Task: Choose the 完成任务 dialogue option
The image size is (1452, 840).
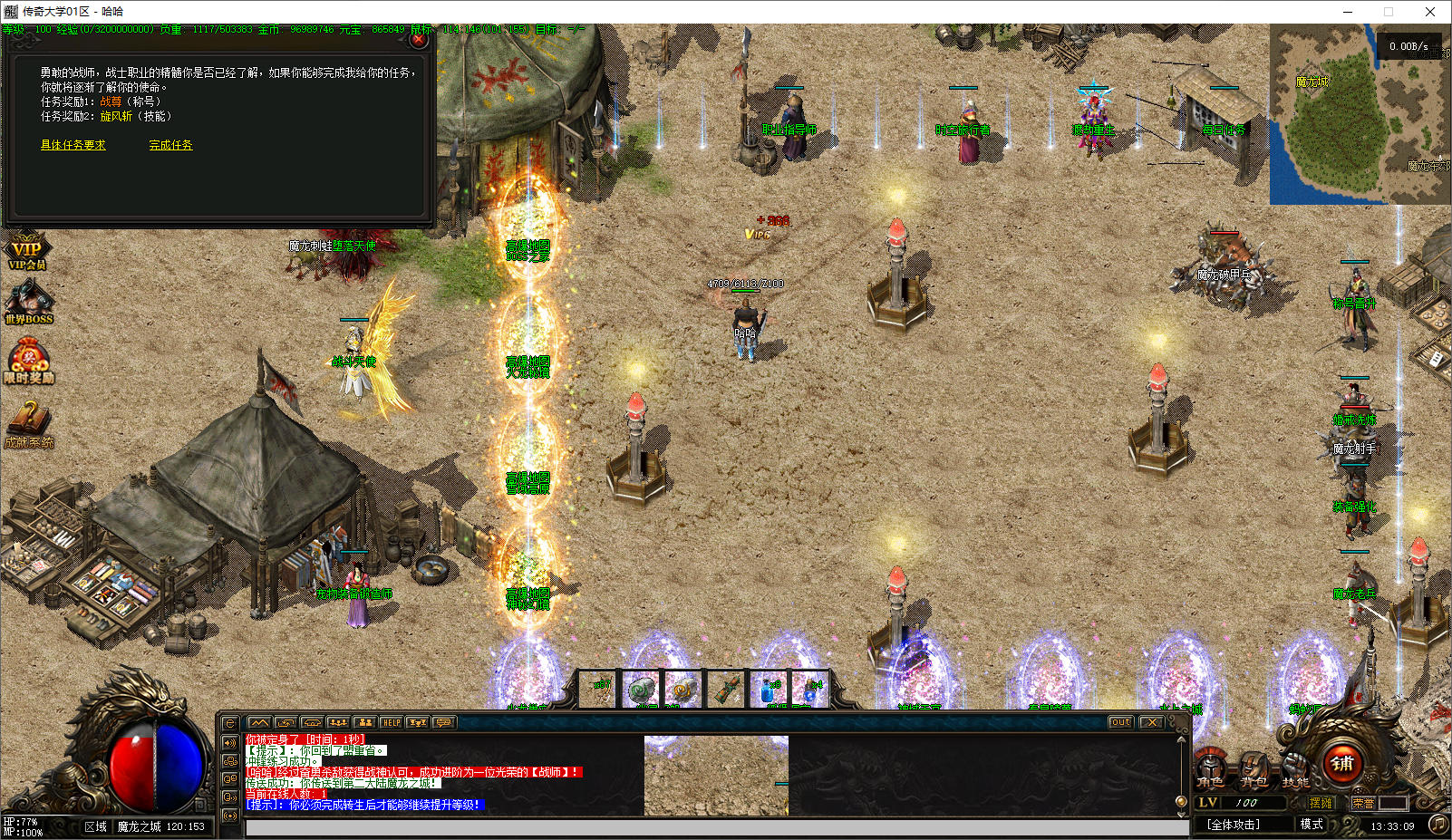Action: point(170,145)
